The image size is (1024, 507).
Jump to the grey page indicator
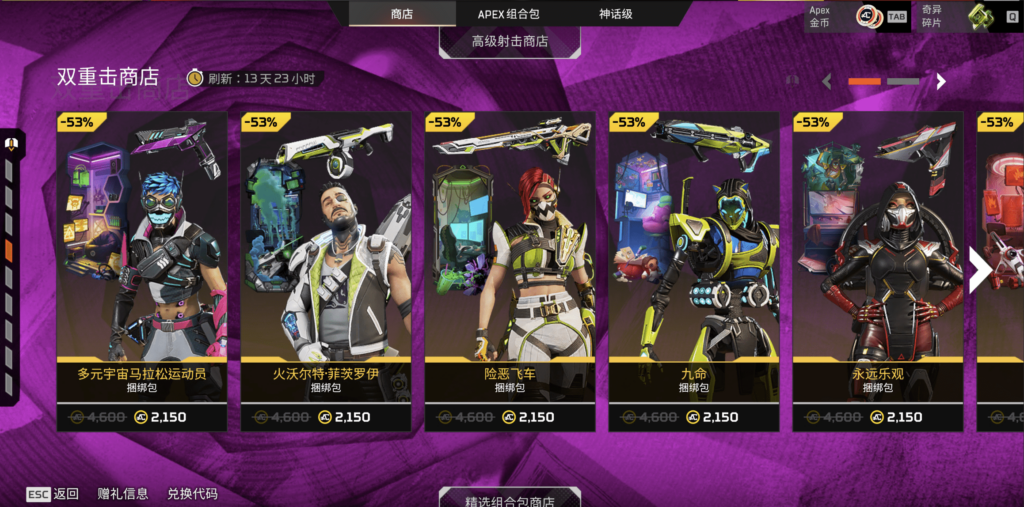(x=903, y=81)
